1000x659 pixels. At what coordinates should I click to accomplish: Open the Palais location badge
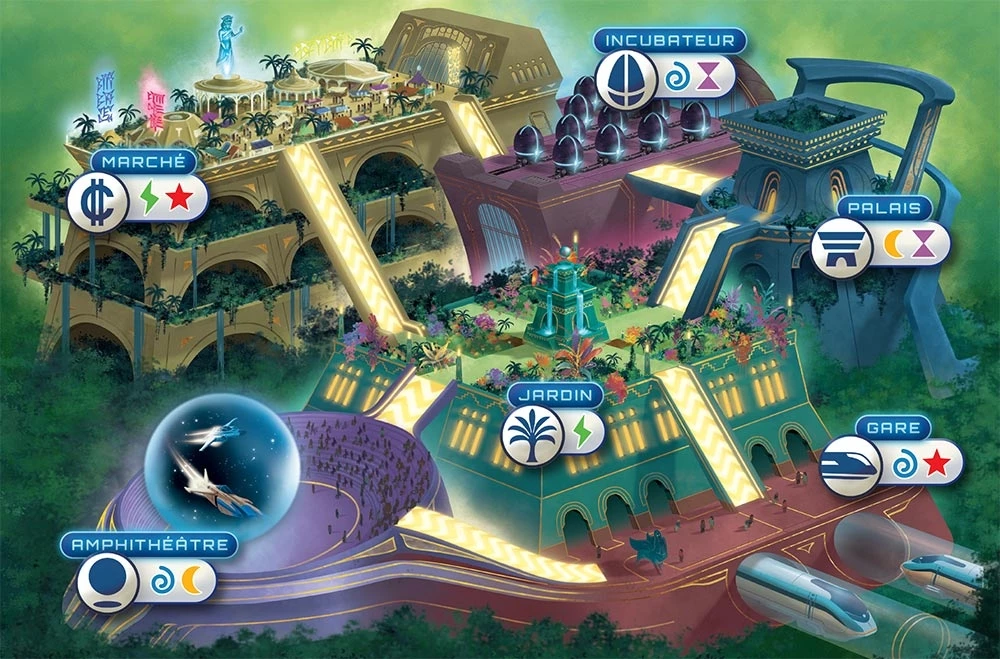click(x=840, y=246)
